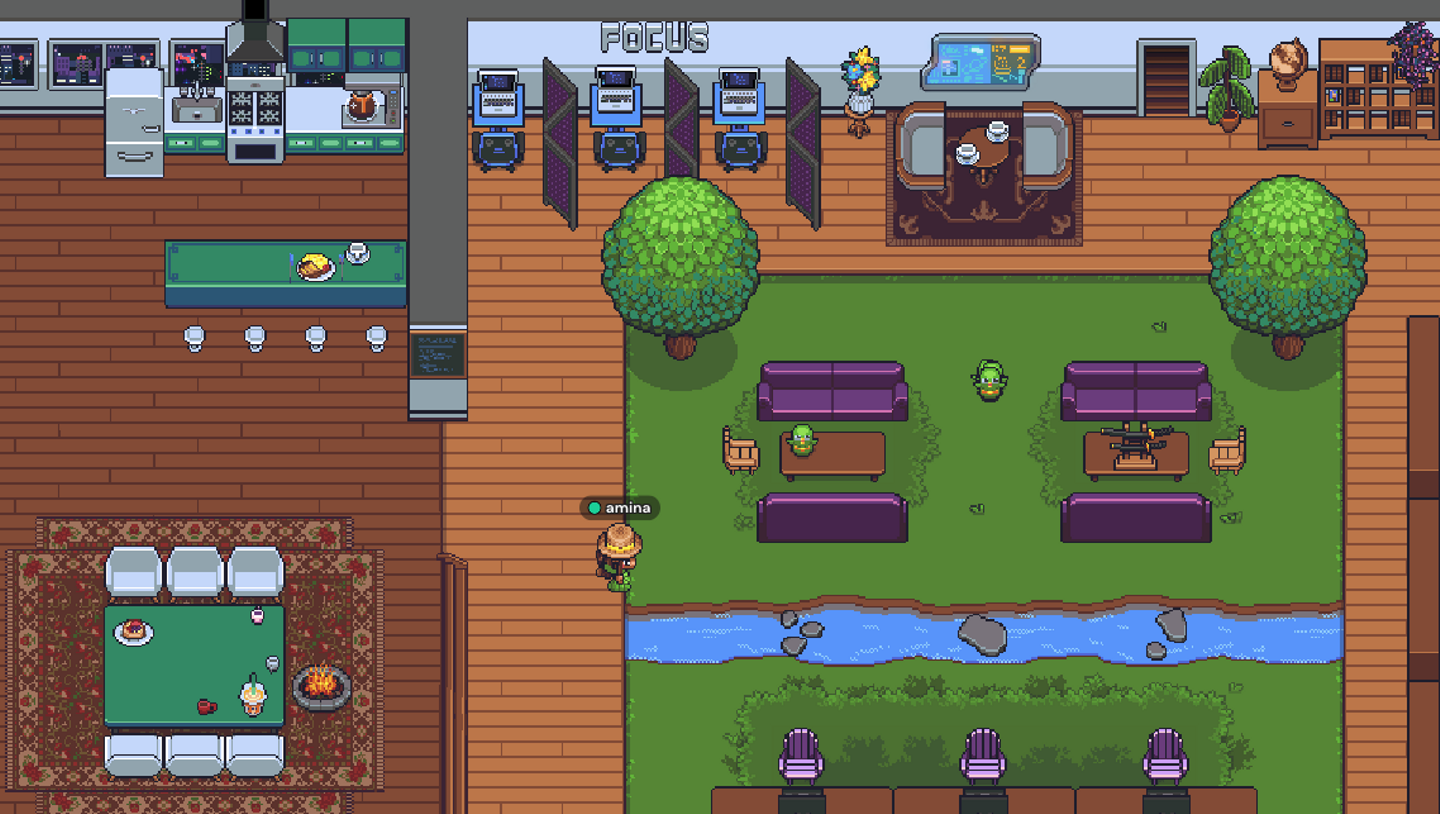Click the amina player name tag

(620, 508)
